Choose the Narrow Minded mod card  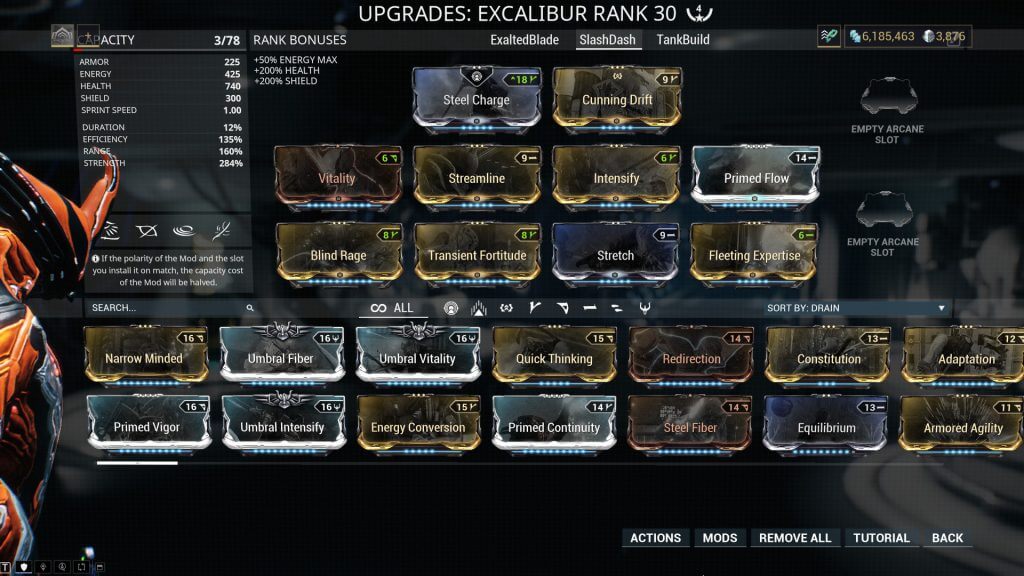pos(144,358)
